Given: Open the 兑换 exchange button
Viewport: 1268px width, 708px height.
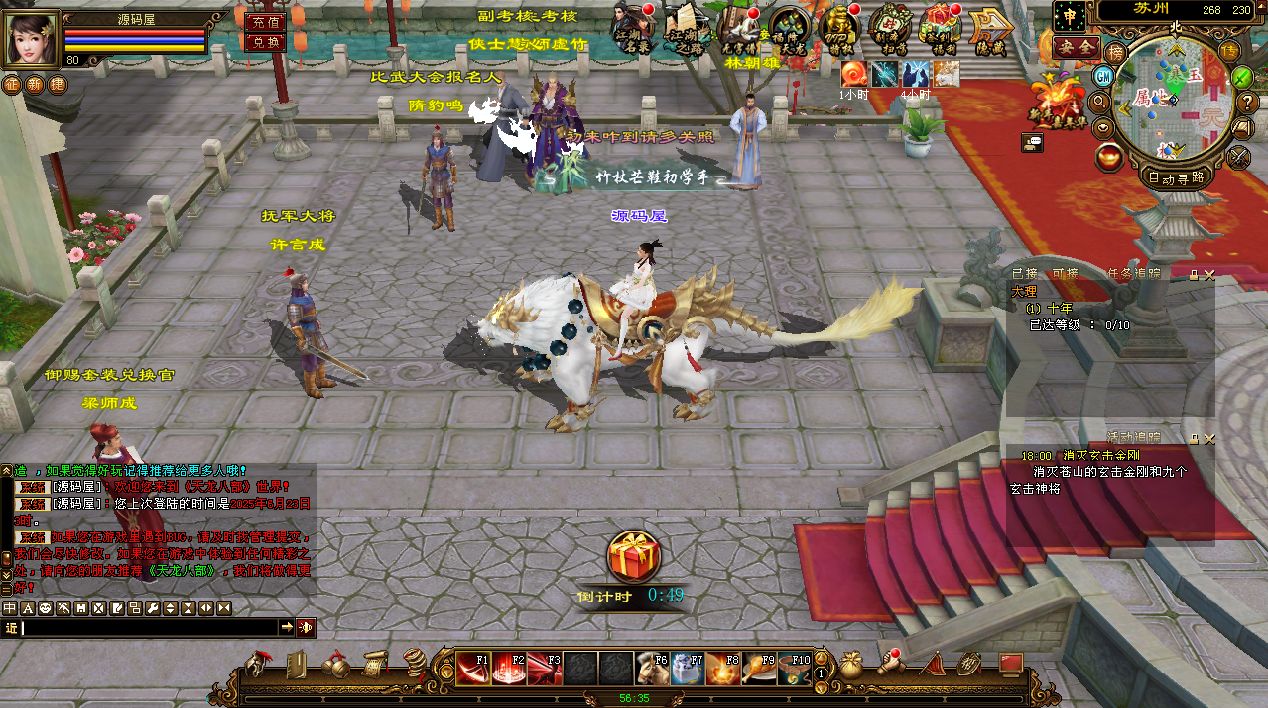Looking at the screenshot, I should 264,42.
